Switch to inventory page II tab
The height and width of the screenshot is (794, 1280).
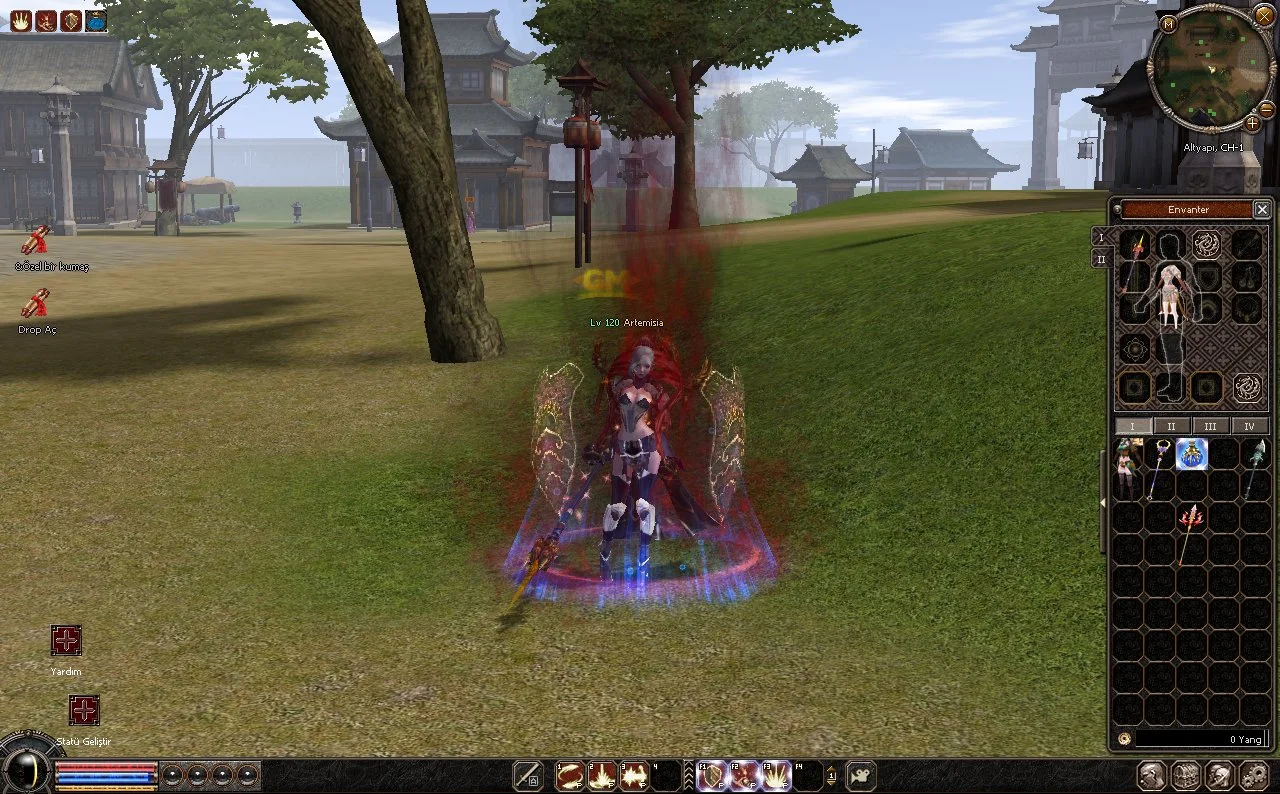pyautogui.click(x=1172, y=426)
